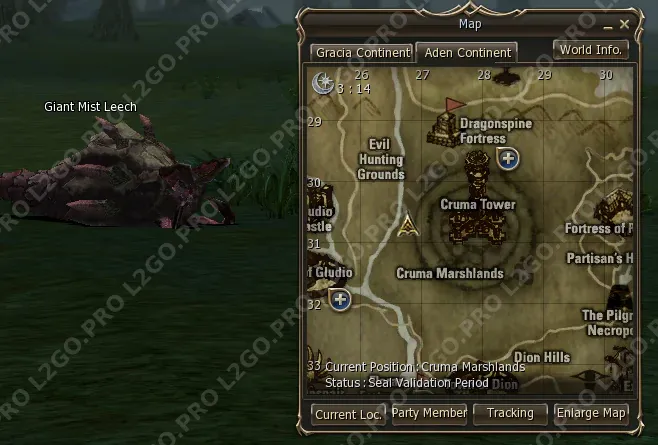This screenshot has width=658, height=445.
Task: Select the Aden Continent tab
Action: tap(465, 52)
